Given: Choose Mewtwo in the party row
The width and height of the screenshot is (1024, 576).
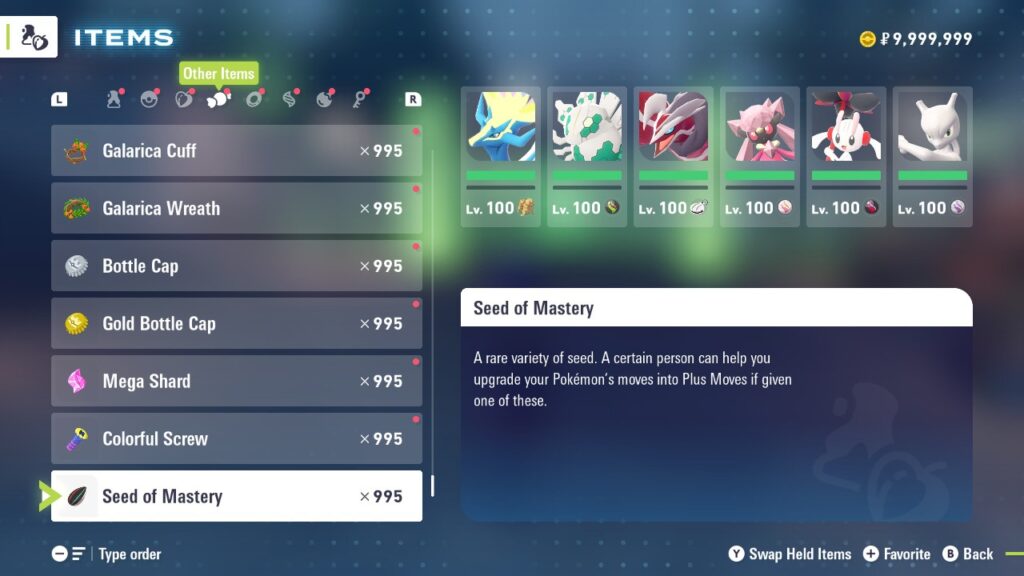Looking at the screenshot, I should pyautogui.click(x=932, y=155).
